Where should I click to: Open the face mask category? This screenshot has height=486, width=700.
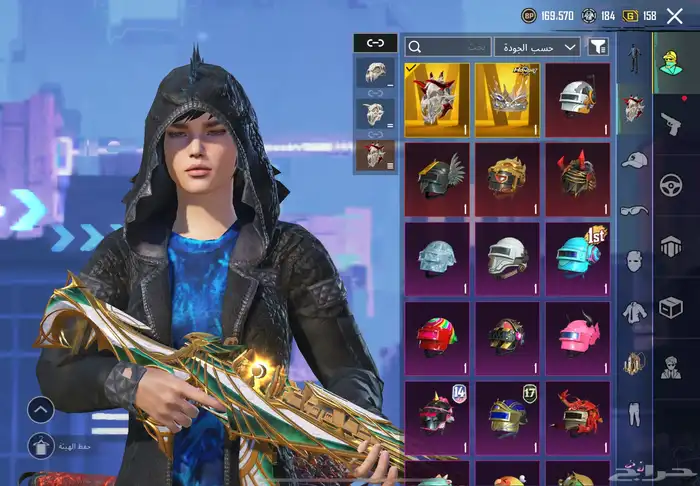634,261
